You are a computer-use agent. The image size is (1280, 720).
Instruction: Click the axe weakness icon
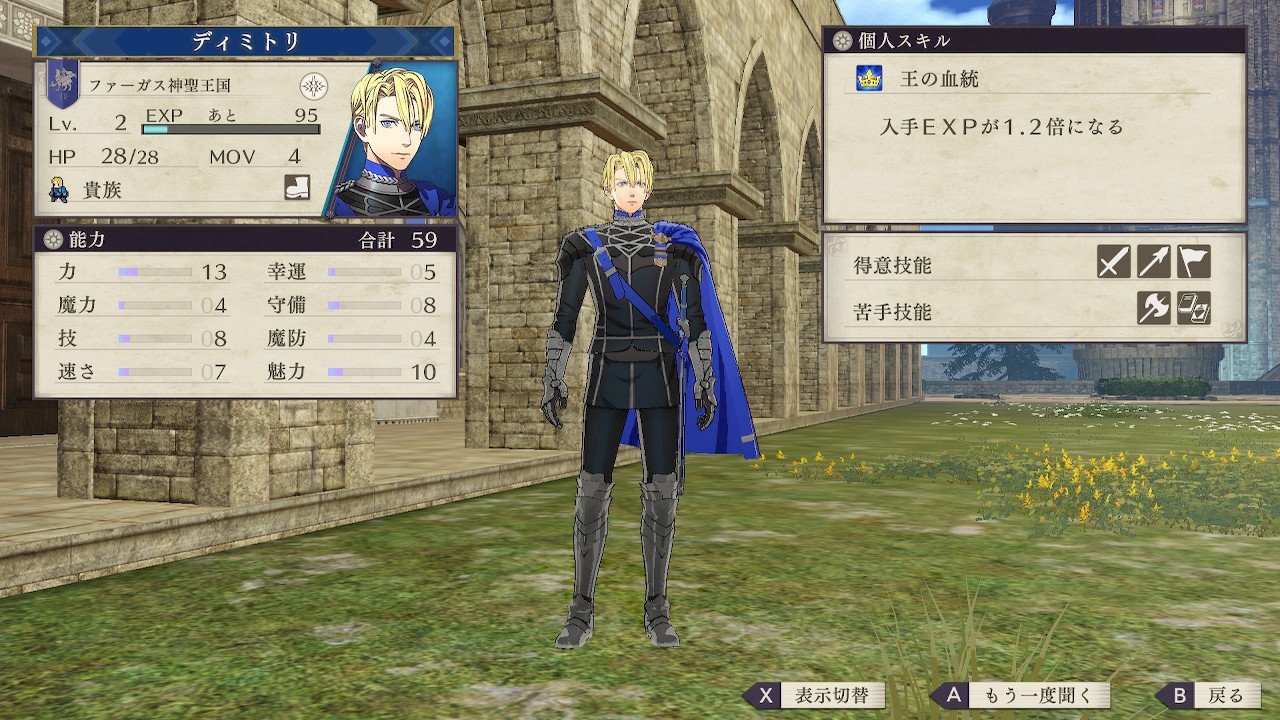(1153, 308)
